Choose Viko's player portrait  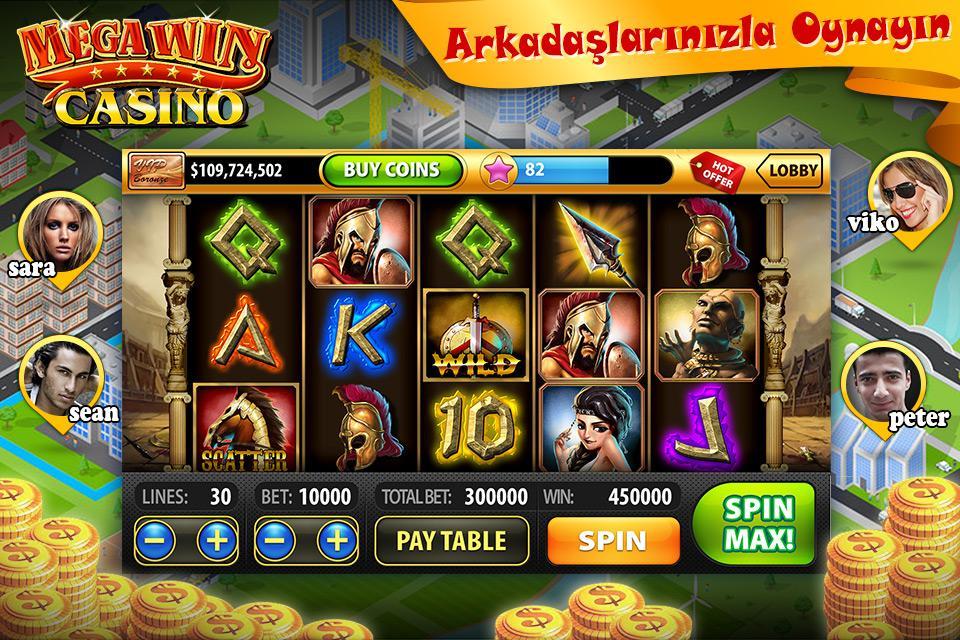pyautogui.click(x=904, y=190)
